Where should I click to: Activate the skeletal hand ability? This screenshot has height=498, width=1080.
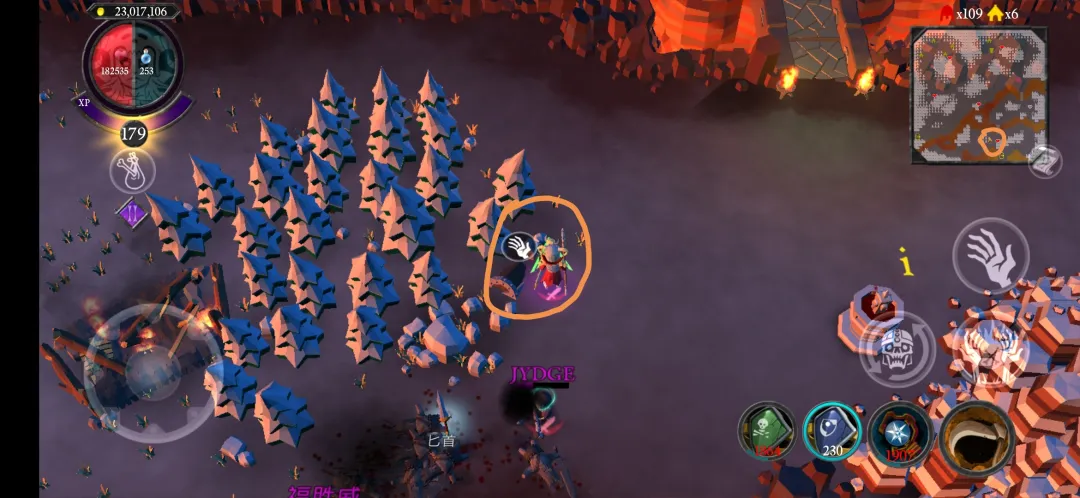pos(990,257)
